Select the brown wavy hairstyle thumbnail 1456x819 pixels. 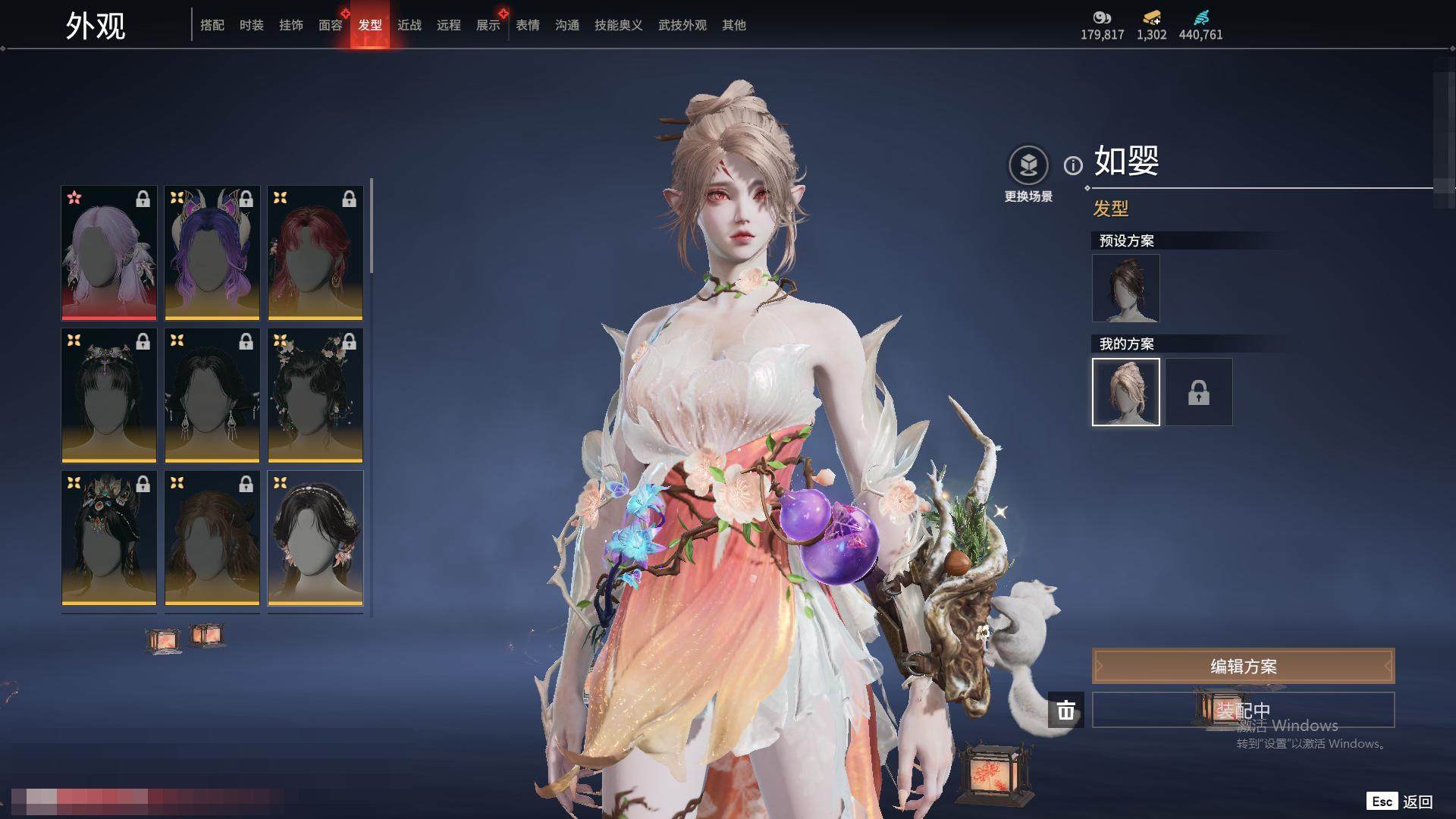point(212,538)
